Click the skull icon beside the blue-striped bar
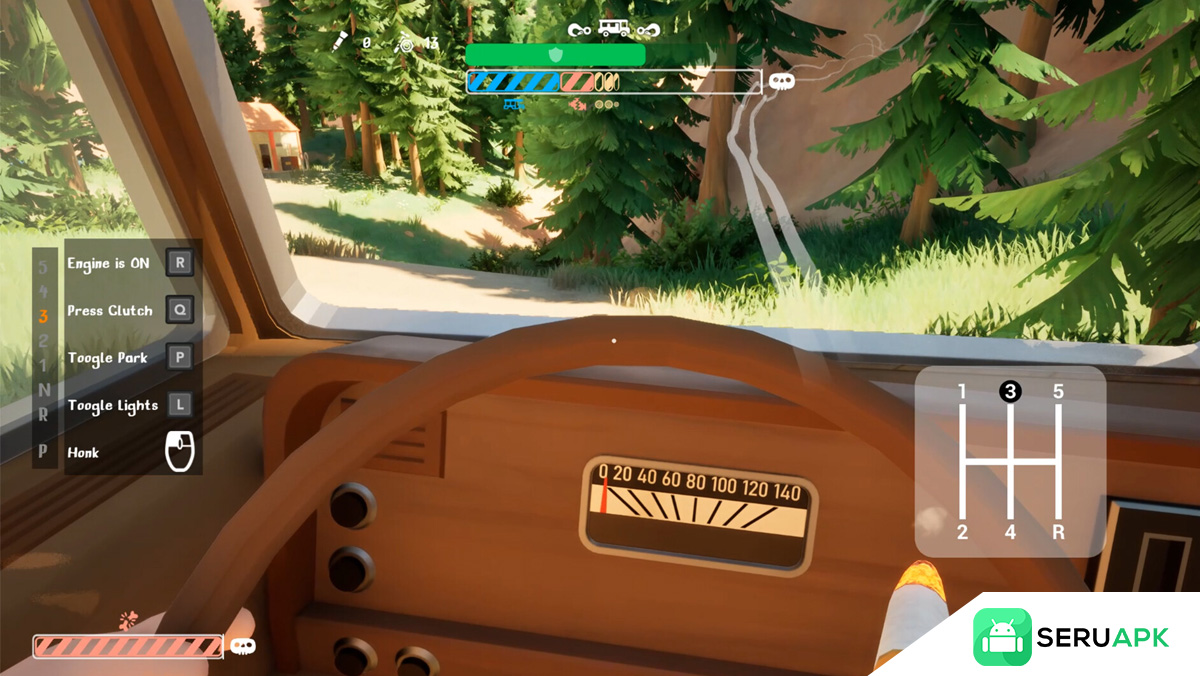Image resolution: width=1200 pixels, height=676 pixels. (x=781, y=81)
